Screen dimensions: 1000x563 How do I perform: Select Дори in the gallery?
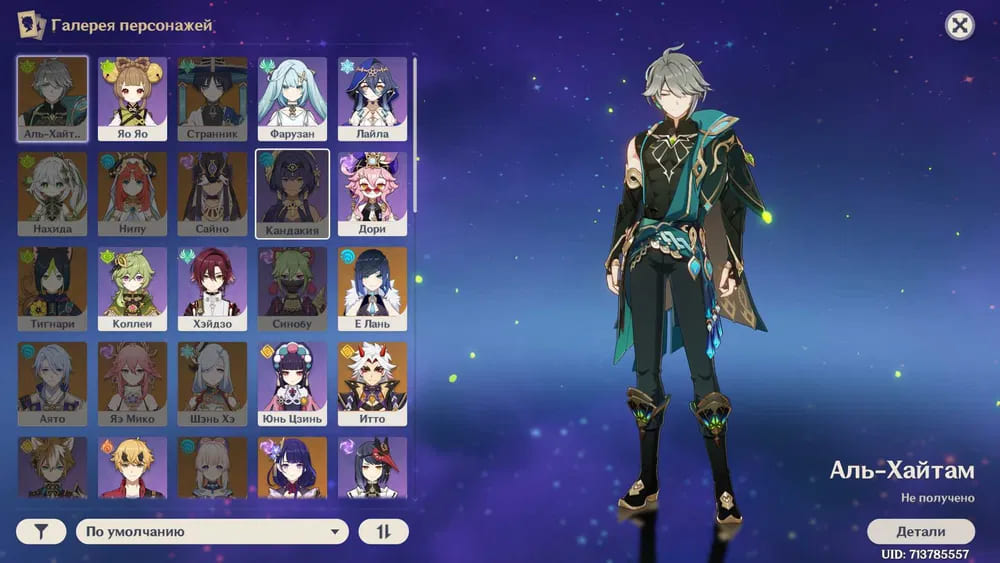coord(372,193)
